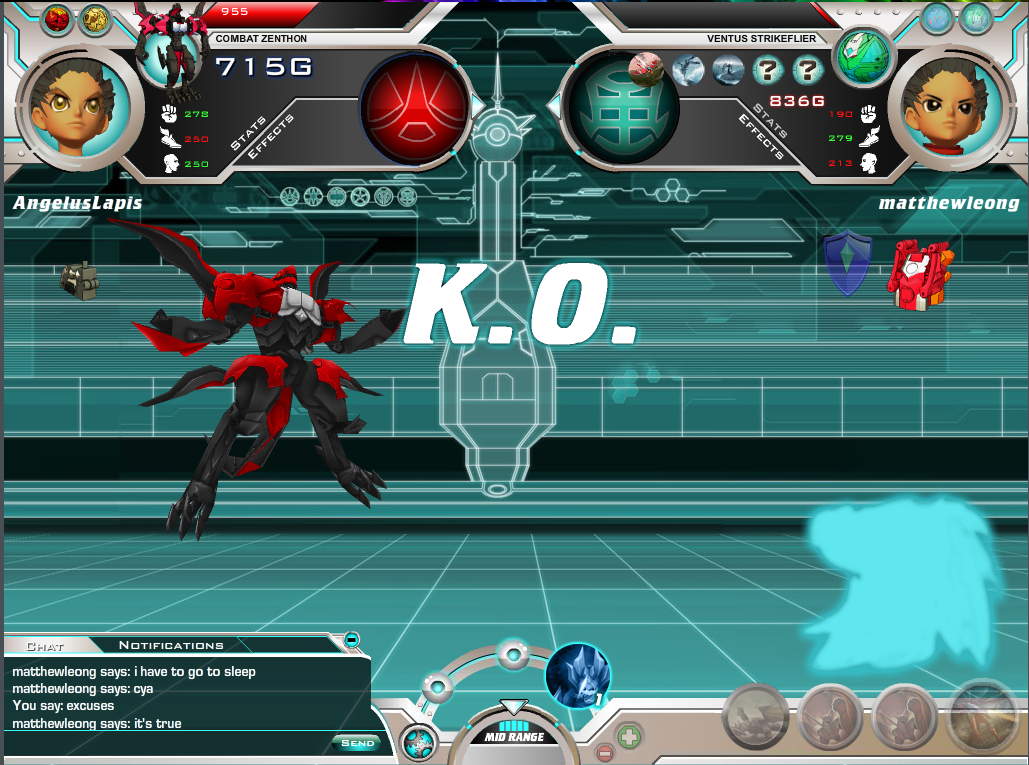Select the Mid Range dial
1029x765 pixels.
point(513,736)
